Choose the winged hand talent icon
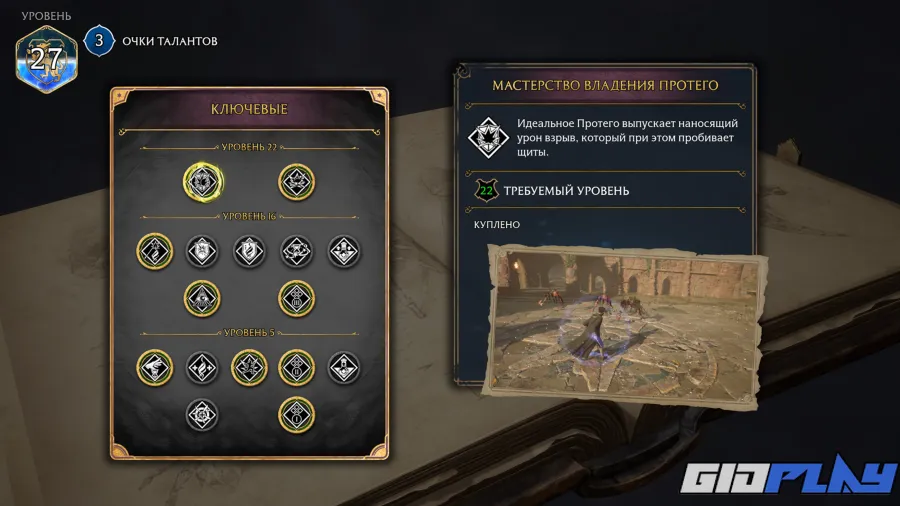900x506 pixels. [x=155, y=366]
